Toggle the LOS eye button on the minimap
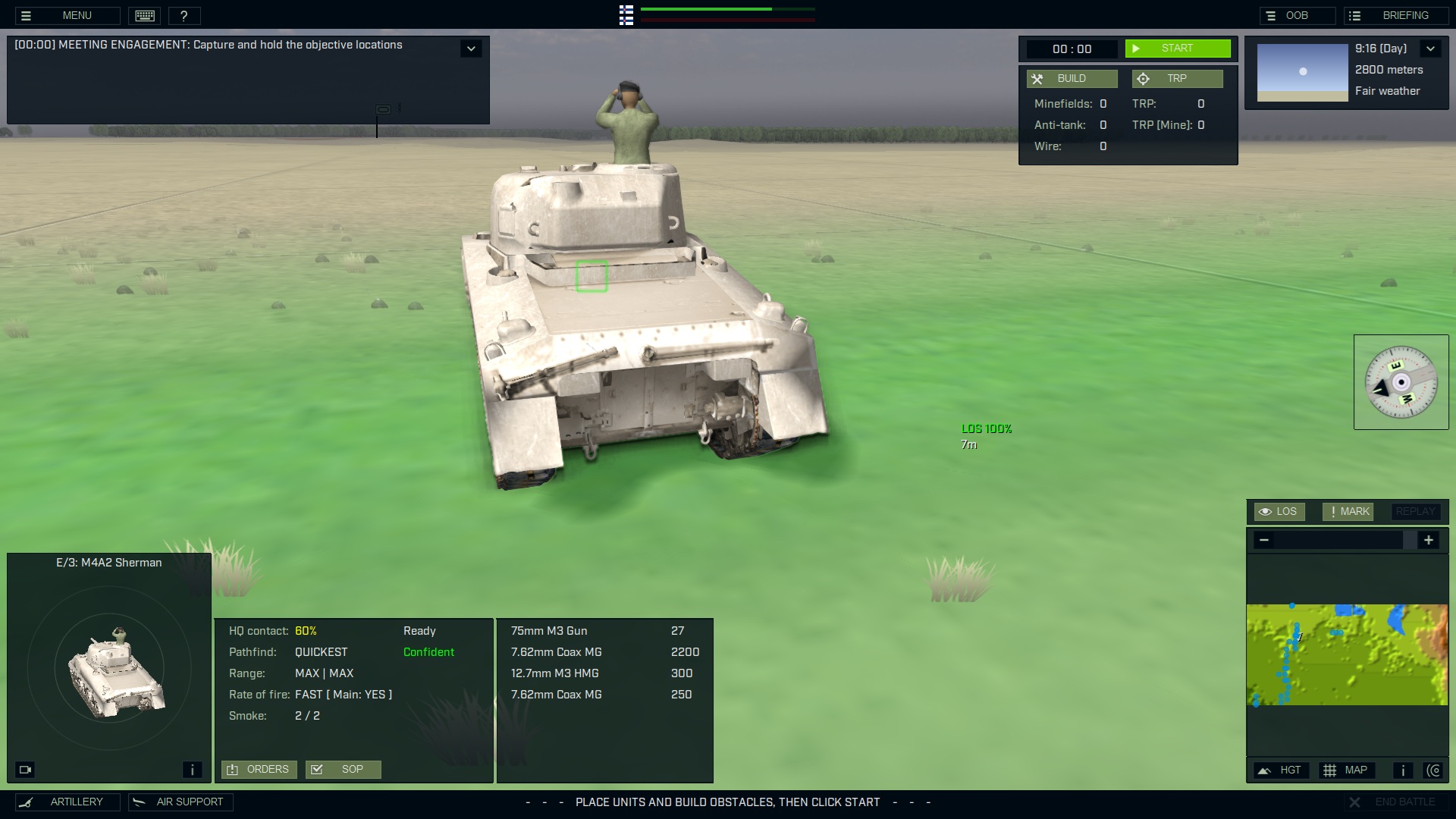The height and width of the screenshot is (819, 1456). [x=1279, y=511]
